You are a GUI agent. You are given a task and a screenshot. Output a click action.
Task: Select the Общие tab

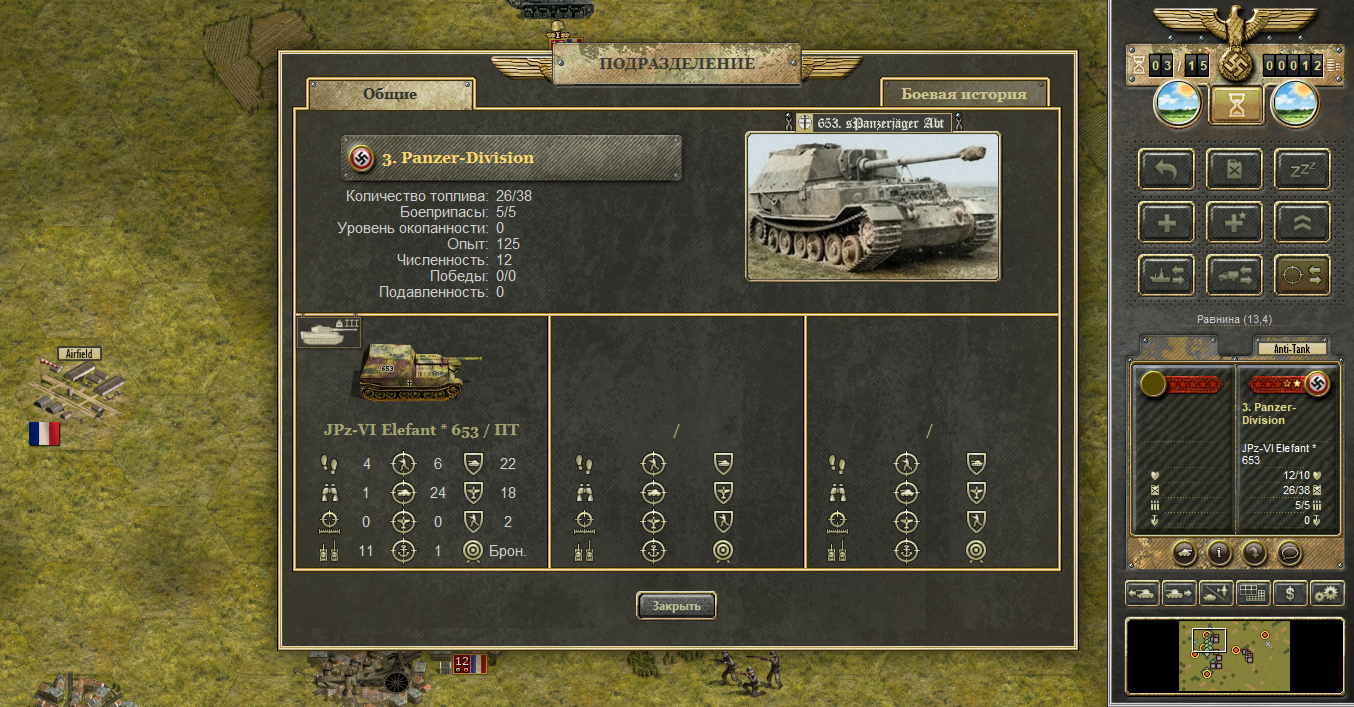[x=390, y=94]
